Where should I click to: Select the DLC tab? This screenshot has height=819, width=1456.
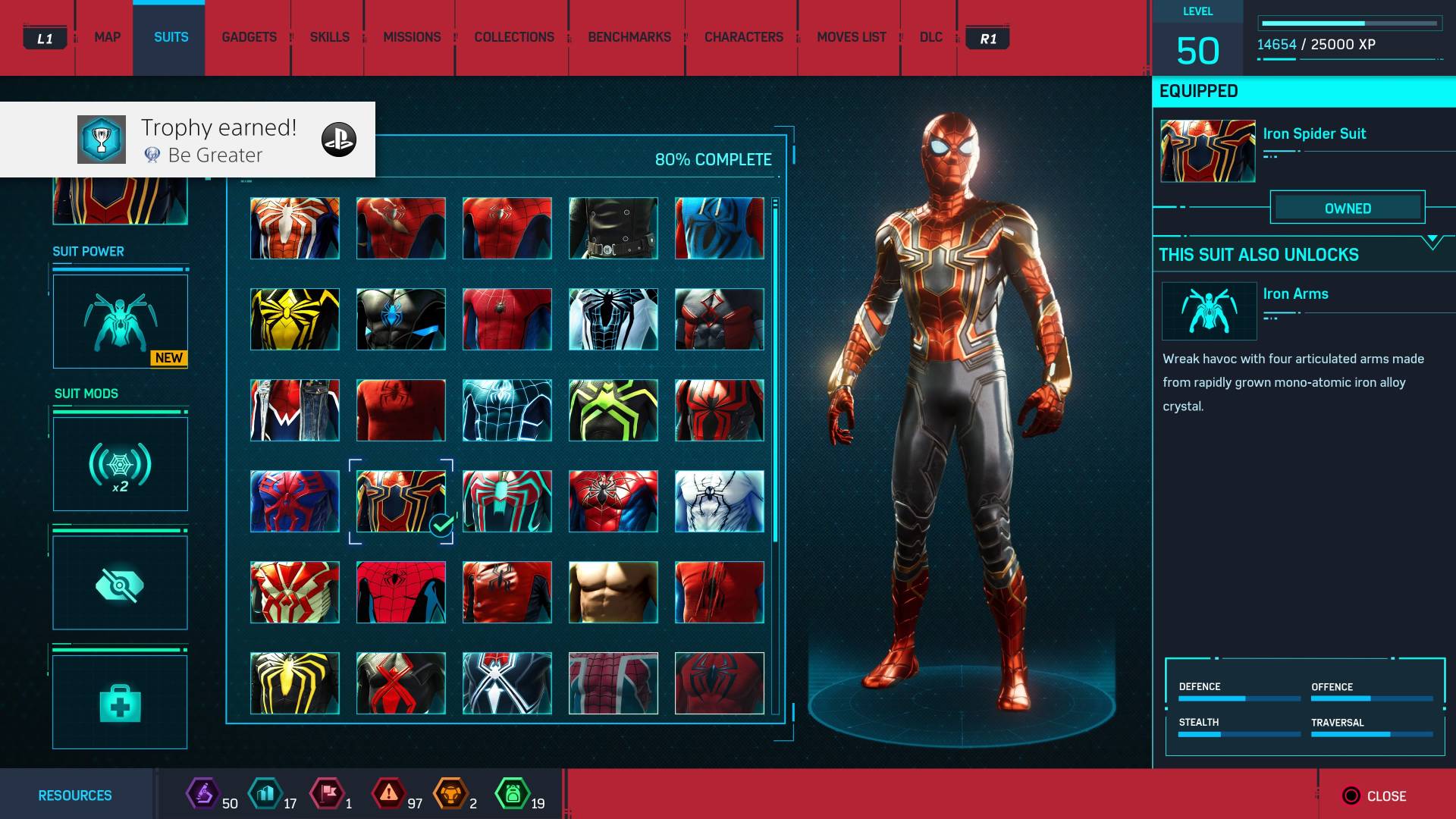[x=930, y=37]
